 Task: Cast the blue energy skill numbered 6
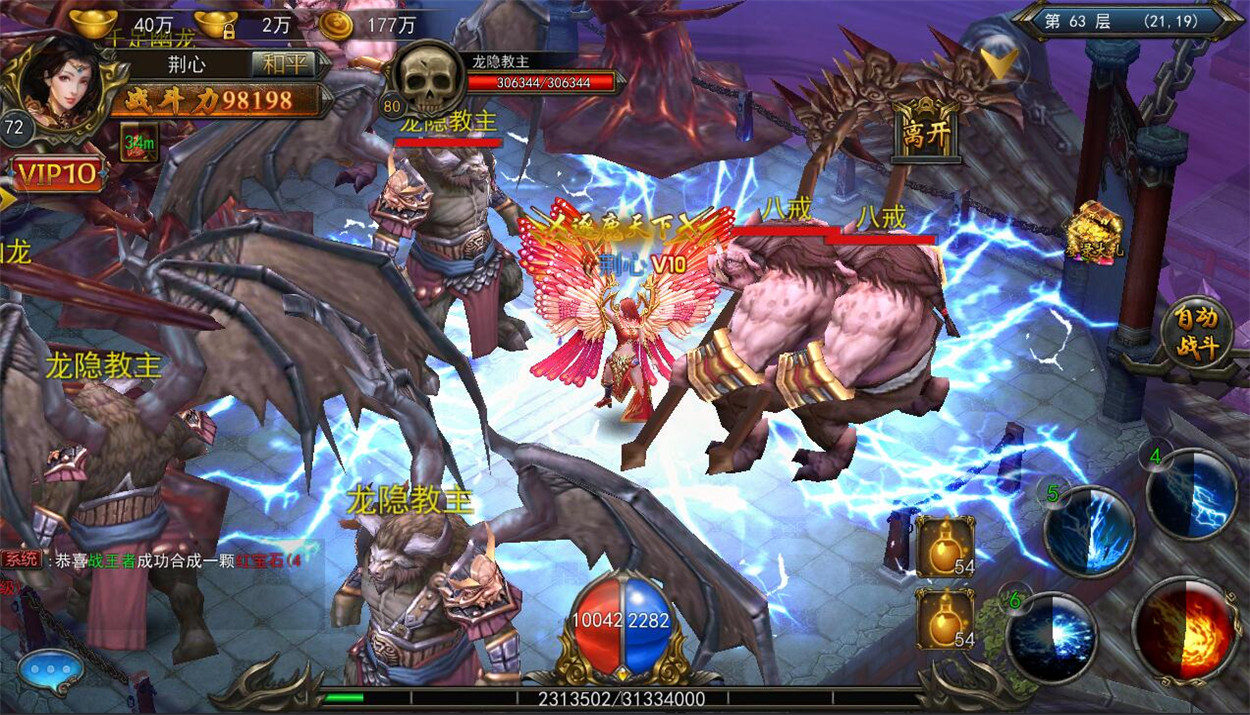click(x=1052, y=637)
